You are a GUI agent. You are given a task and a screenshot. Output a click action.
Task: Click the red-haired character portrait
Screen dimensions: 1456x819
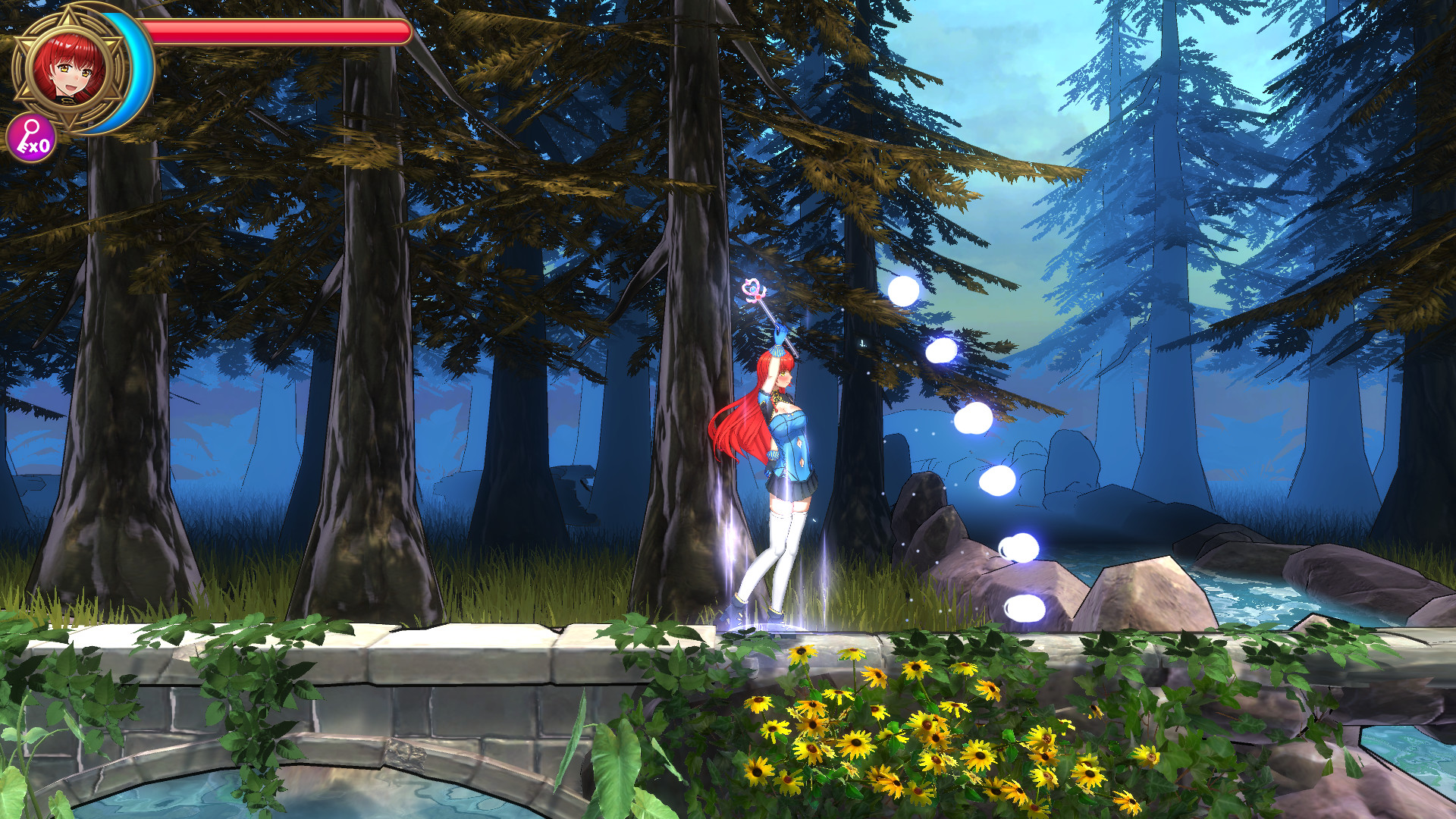point(69,69)
